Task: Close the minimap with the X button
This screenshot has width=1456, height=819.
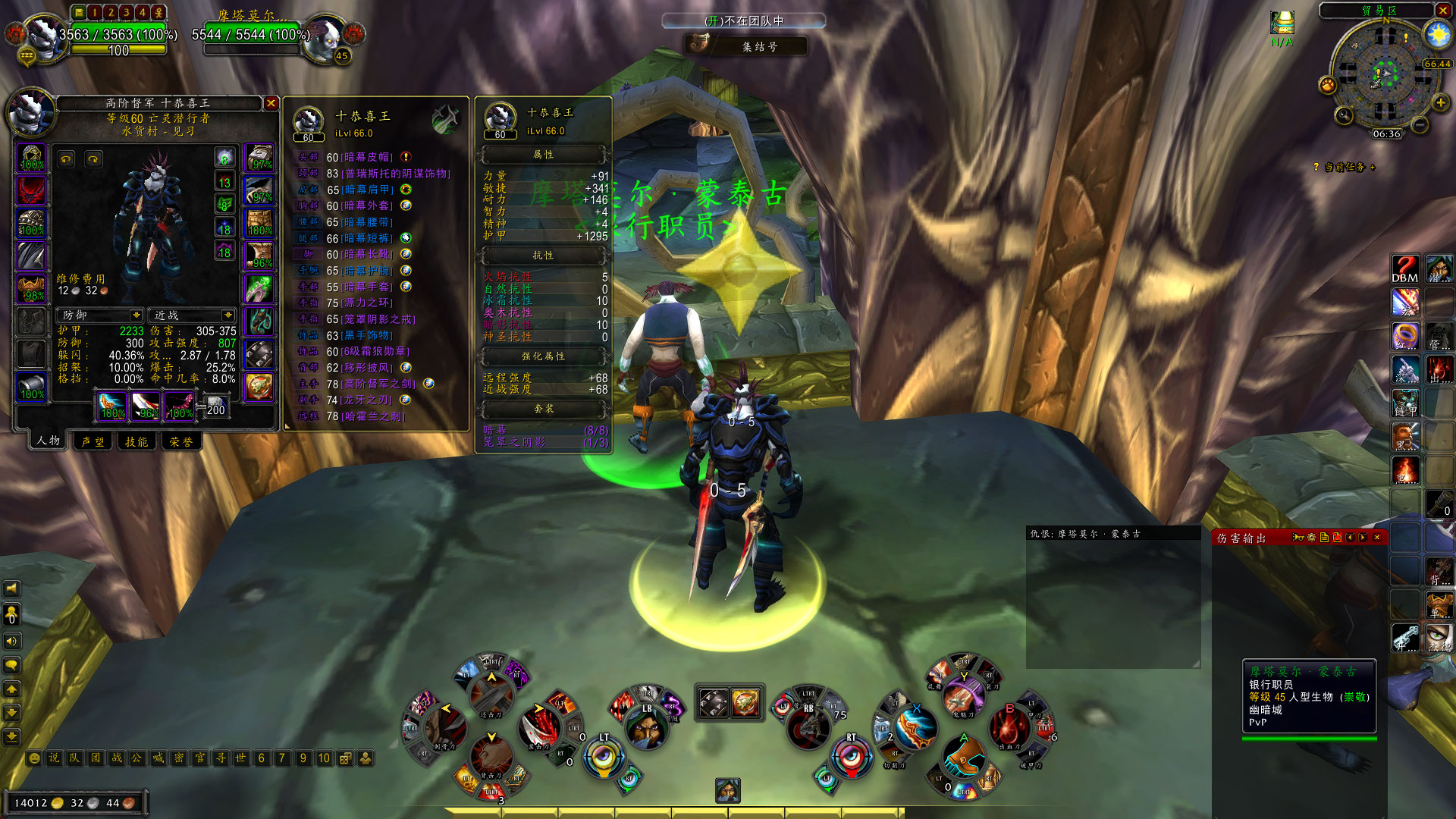Action: click(x=1442, y=10)
